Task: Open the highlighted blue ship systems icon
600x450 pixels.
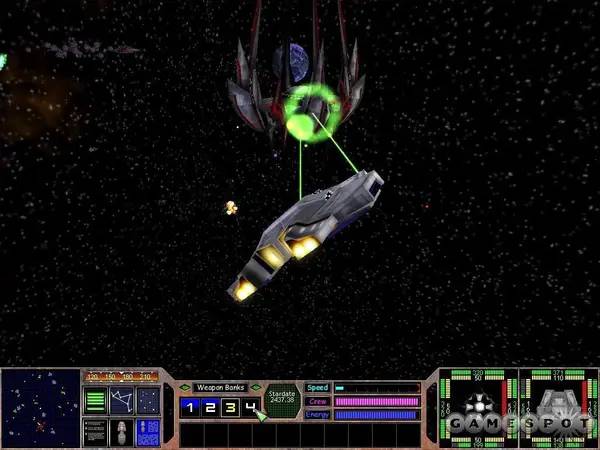Action: tap(147, 432)
